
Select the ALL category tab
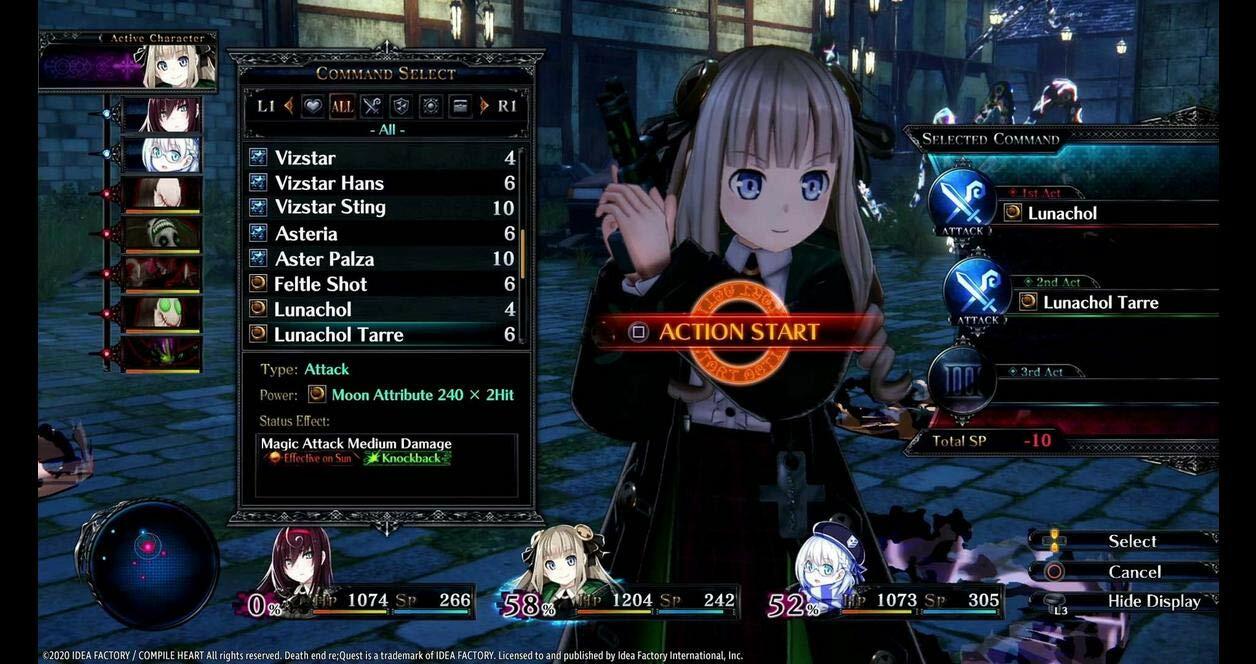(x=342, y=106)
